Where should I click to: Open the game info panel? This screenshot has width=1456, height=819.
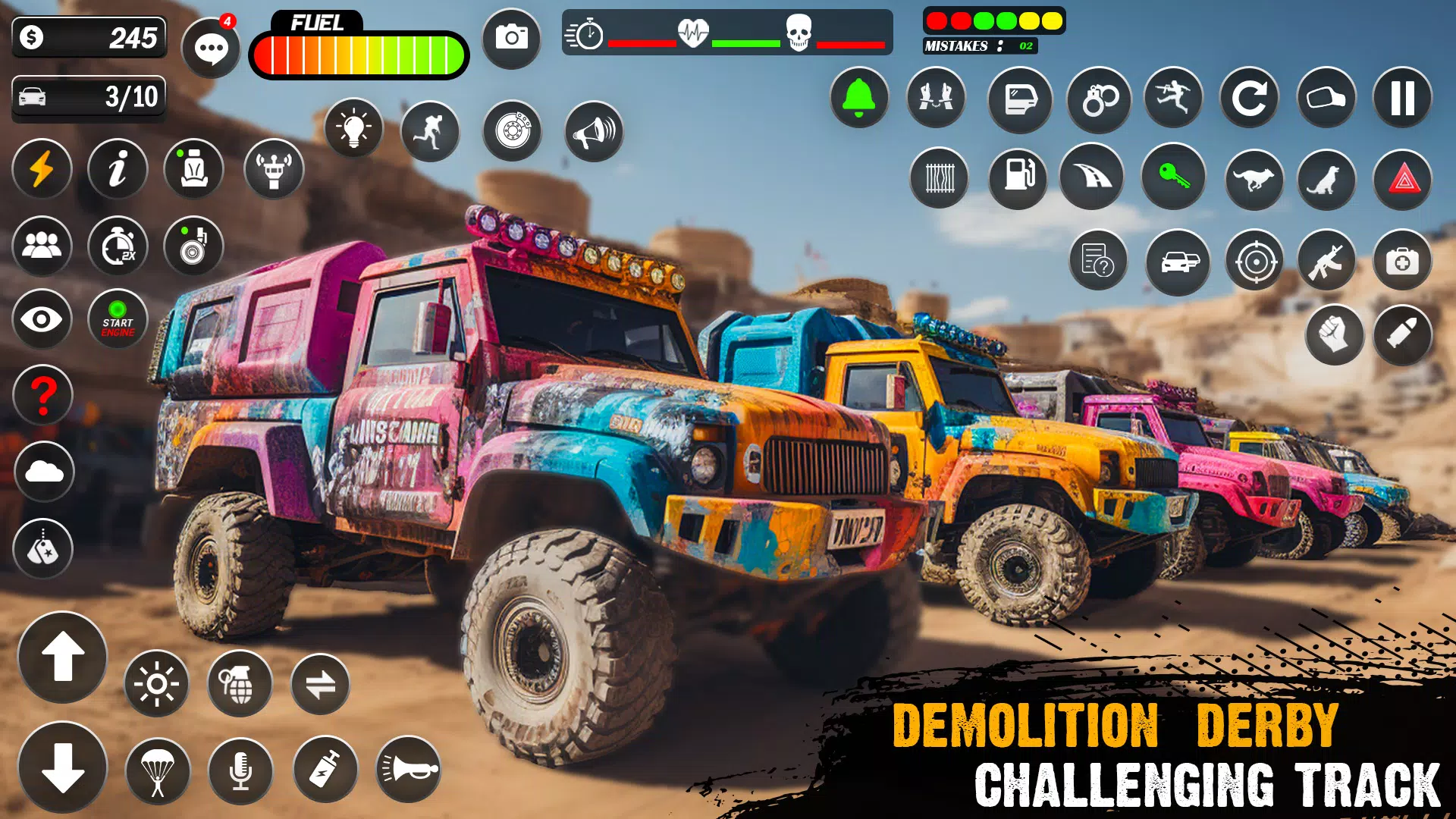pyautogui.click(x=118, y=170)
